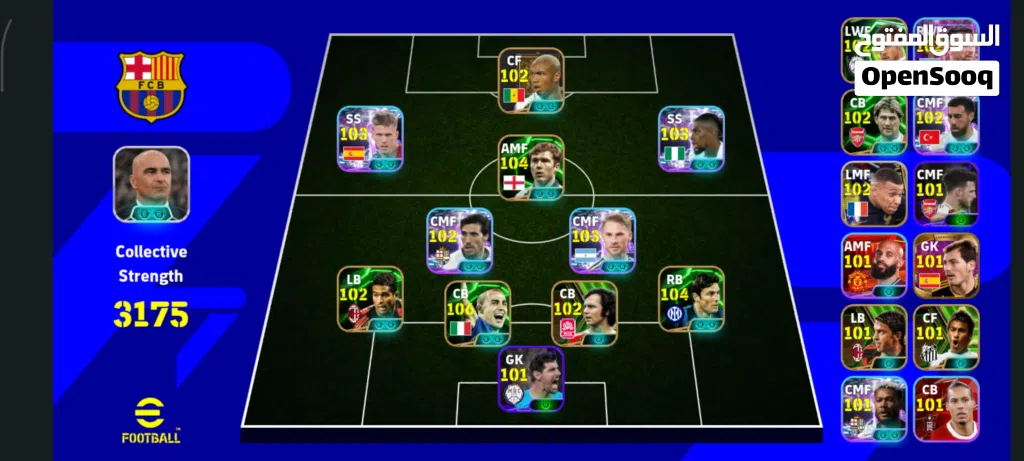Screen dimensions: 1024x461
Task: Choose the GK 101 substitute with Spanish flag
Action: 946,265
